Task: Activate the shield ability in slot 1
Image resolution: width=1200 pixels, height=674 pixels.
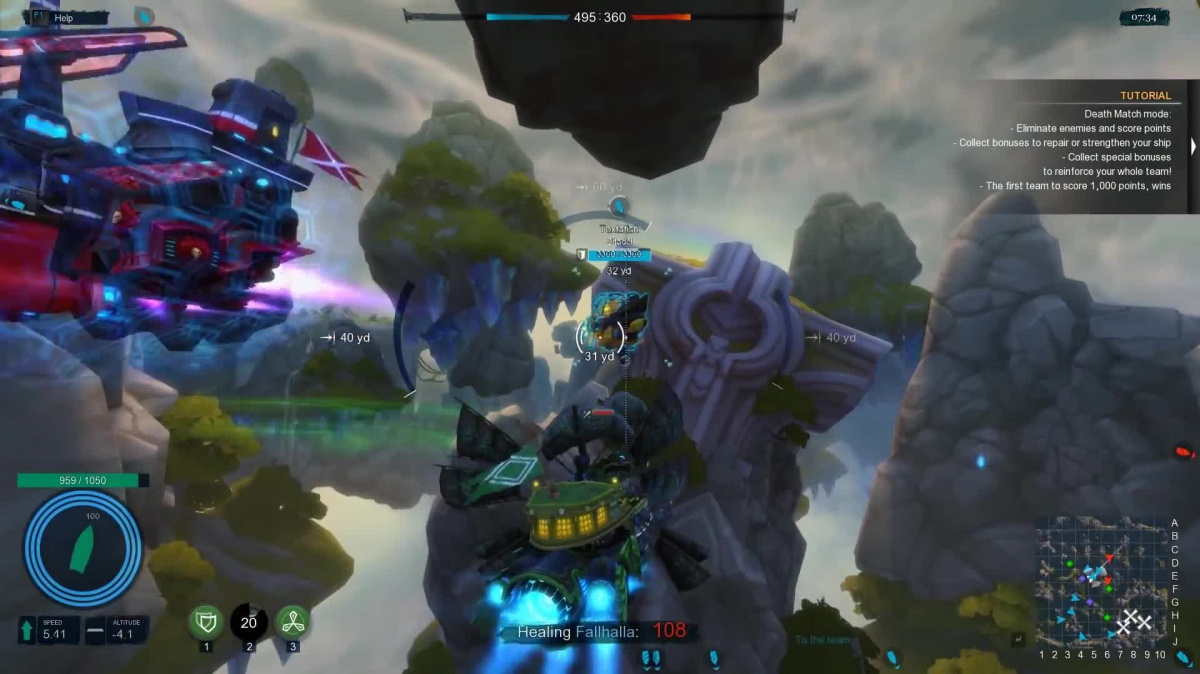Action: coord(206,622)
